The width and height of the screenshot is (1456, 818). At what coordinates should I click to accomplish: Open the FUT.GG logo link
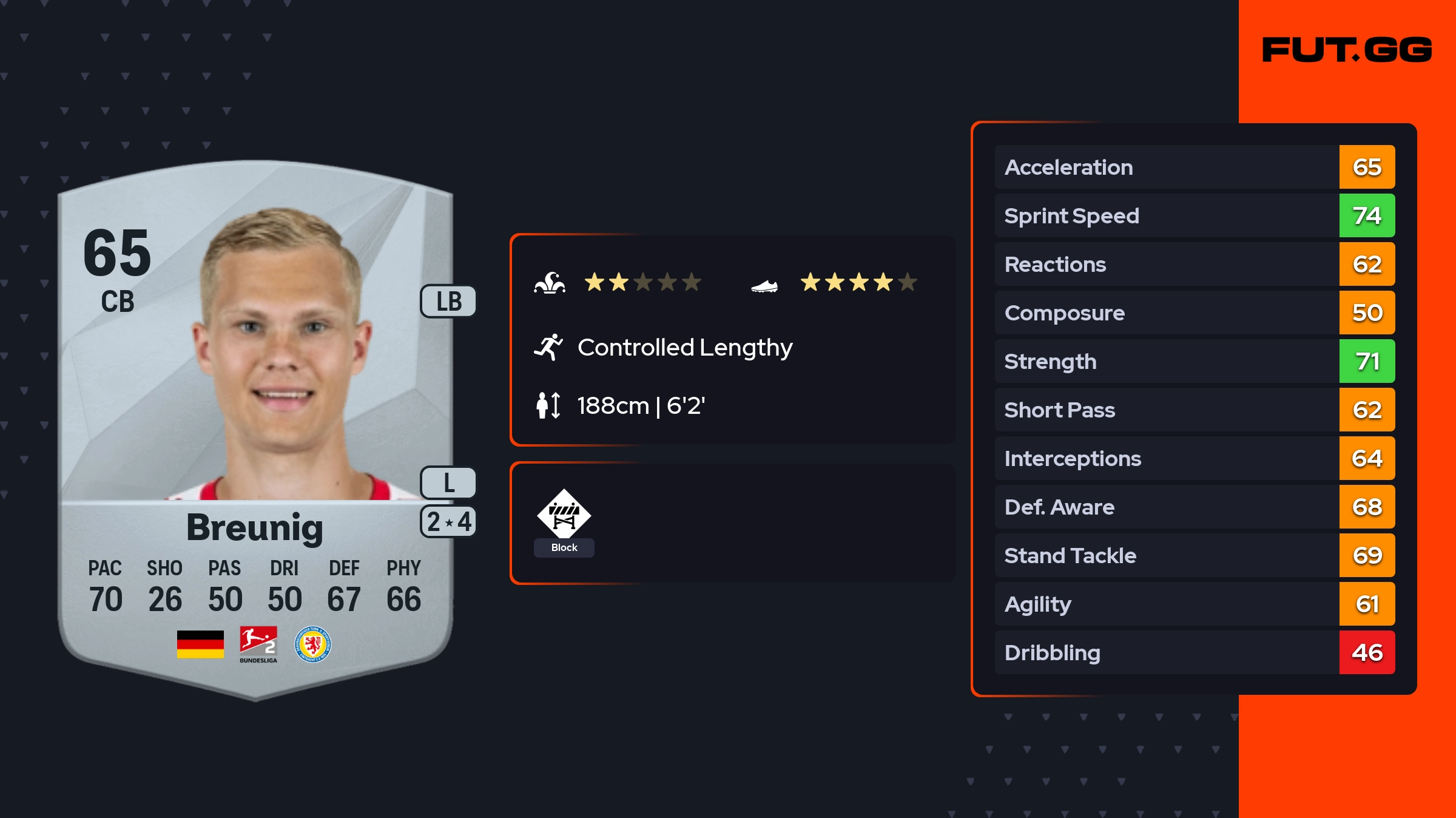point(1347,50)
